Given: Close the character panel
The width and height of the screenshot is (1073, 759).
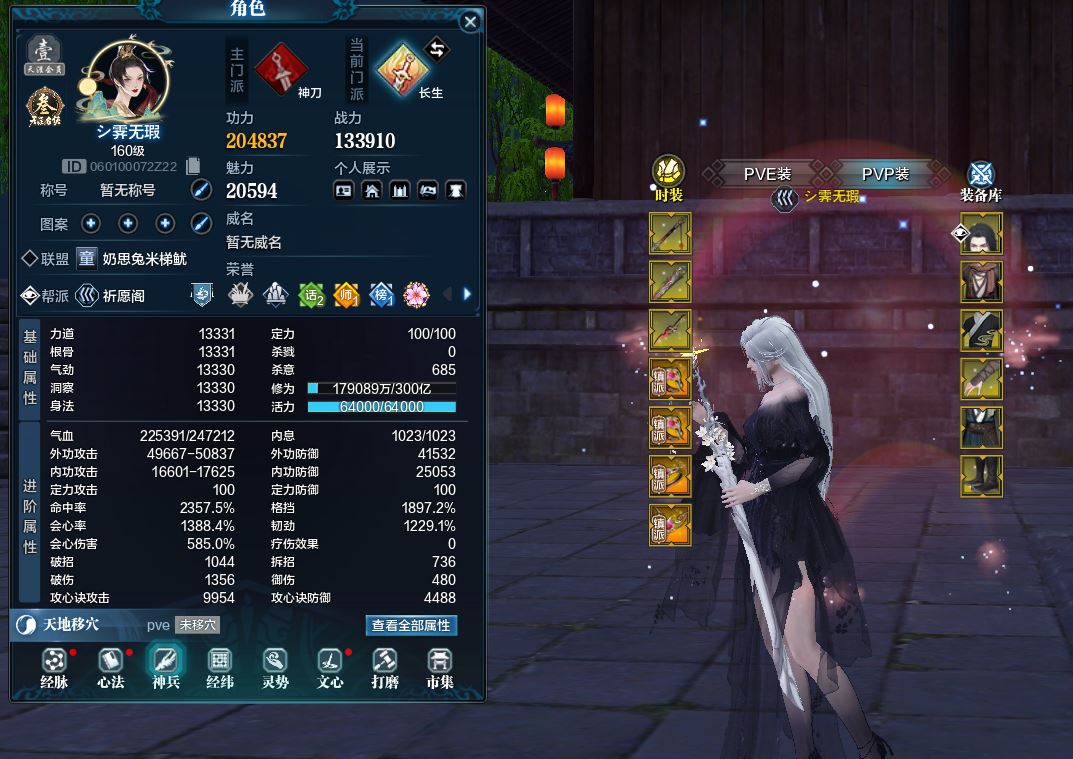Looking at the screenshot, I should coord(470,22).
